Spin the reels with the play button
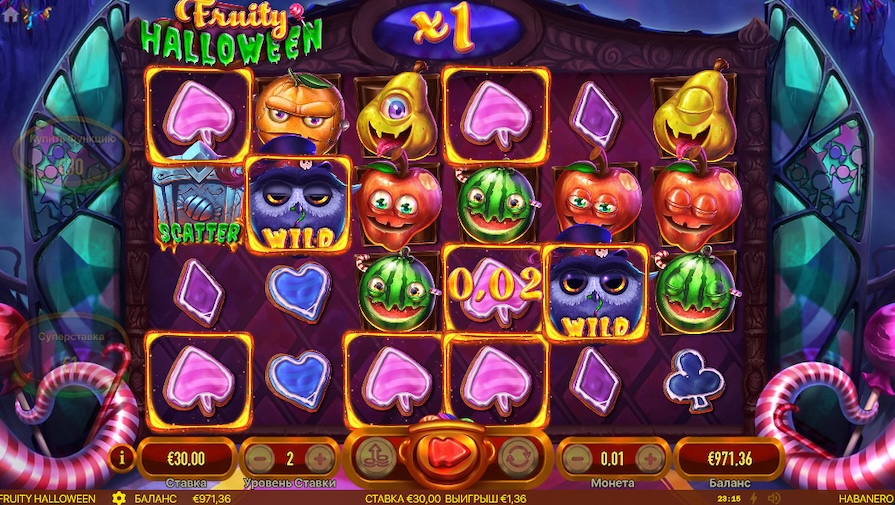895x505 pixels. [x=448, y=457]
